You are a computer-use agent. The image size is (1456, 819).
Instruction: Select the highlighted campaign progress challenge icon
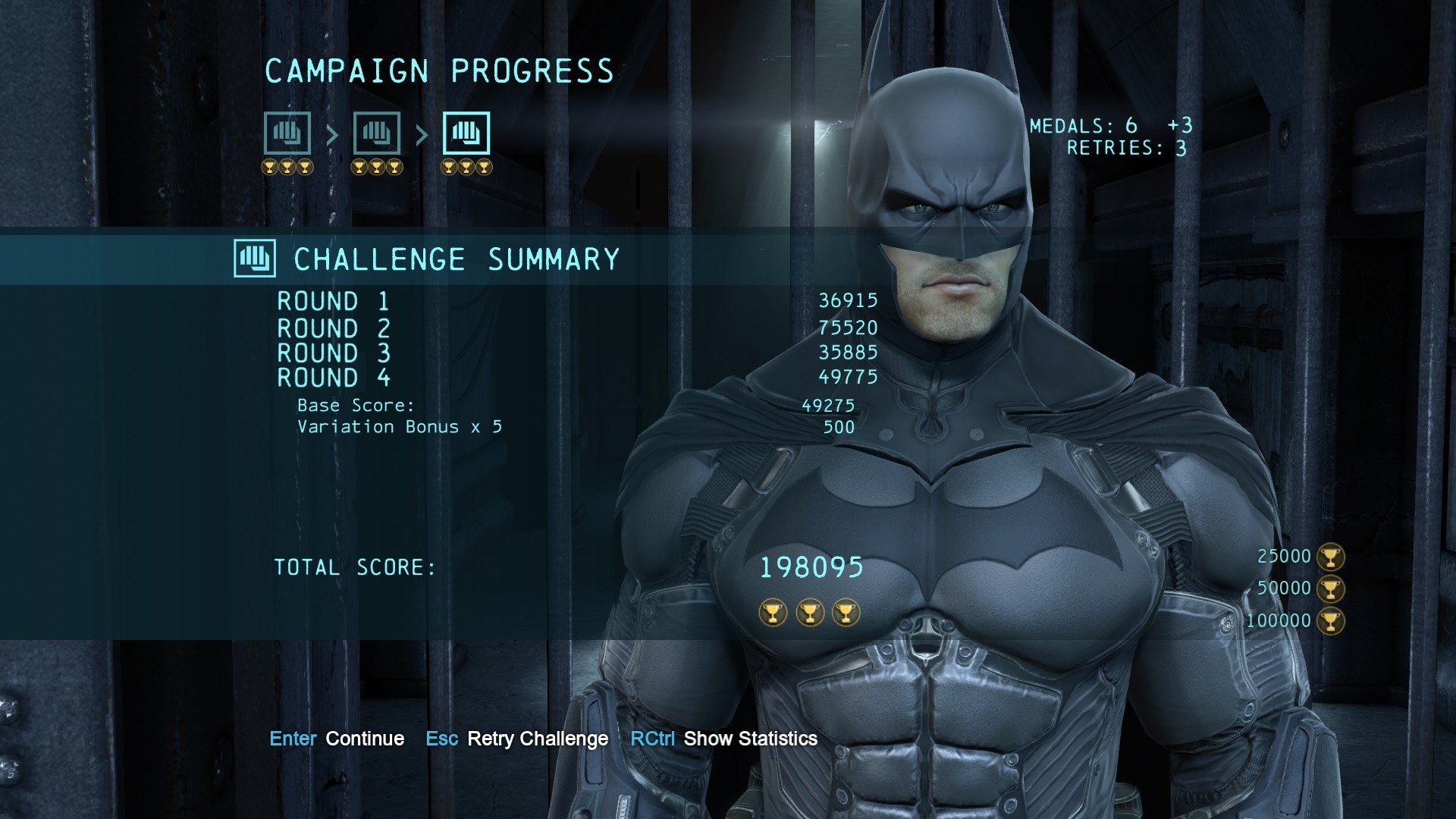point(466,133)
